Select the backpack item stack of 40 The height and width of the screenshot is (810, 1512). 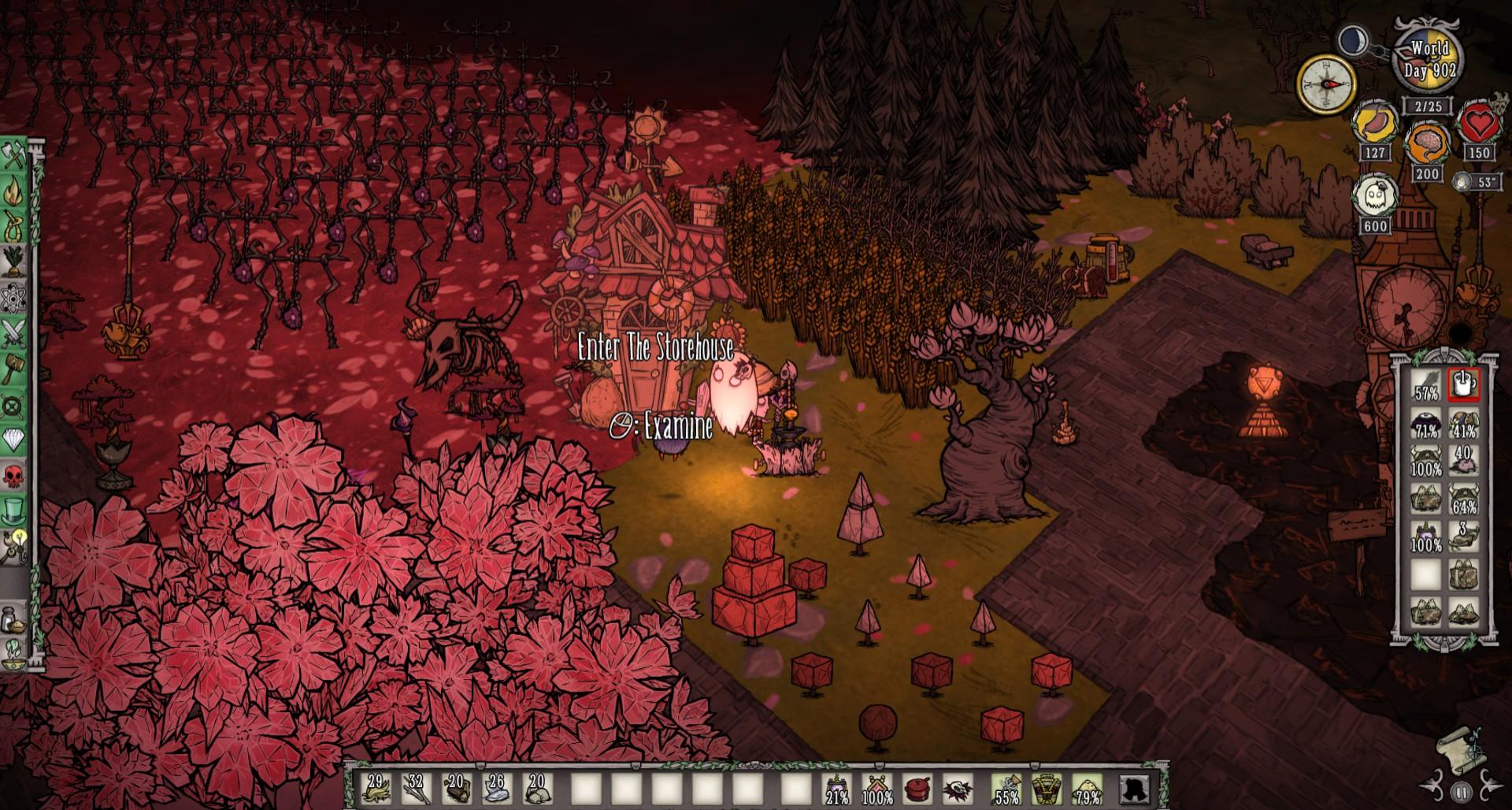point(1463,460)
